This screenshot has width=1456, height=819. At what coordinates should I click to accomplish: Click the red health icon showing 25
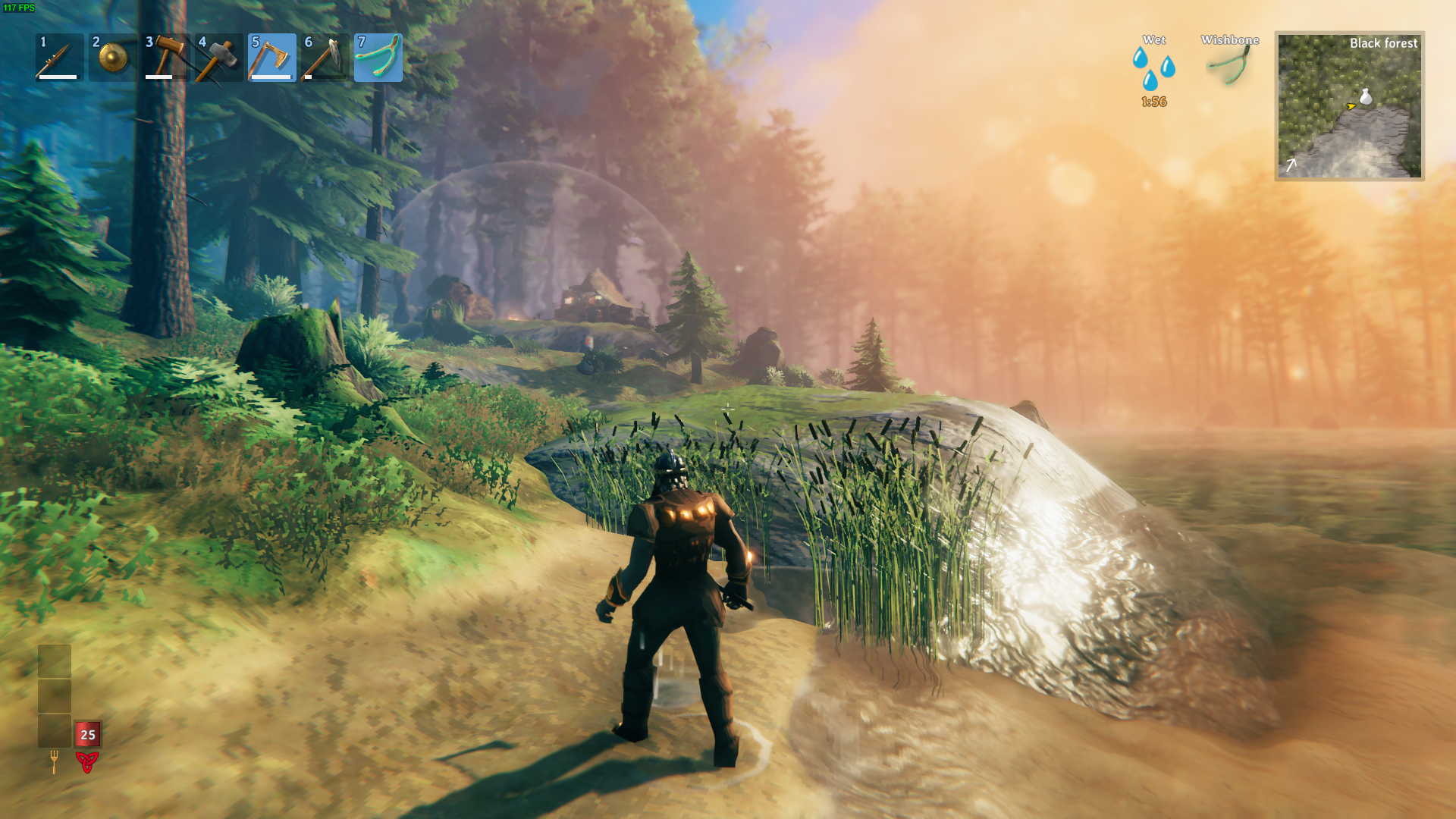click(87, 734)
